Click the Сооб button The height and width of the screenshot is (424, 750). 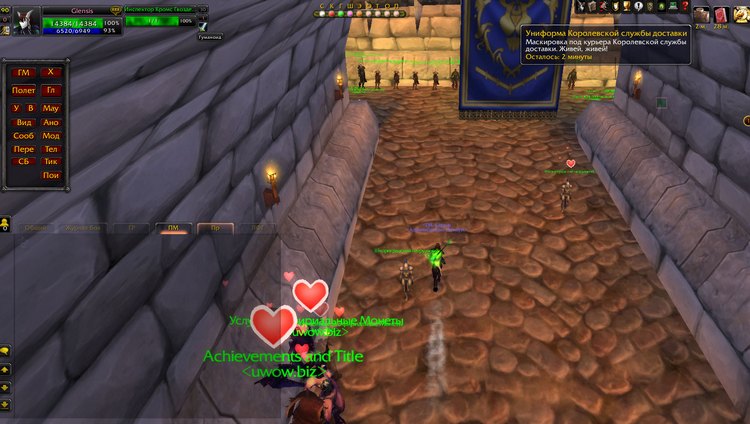tap(23, 135)
